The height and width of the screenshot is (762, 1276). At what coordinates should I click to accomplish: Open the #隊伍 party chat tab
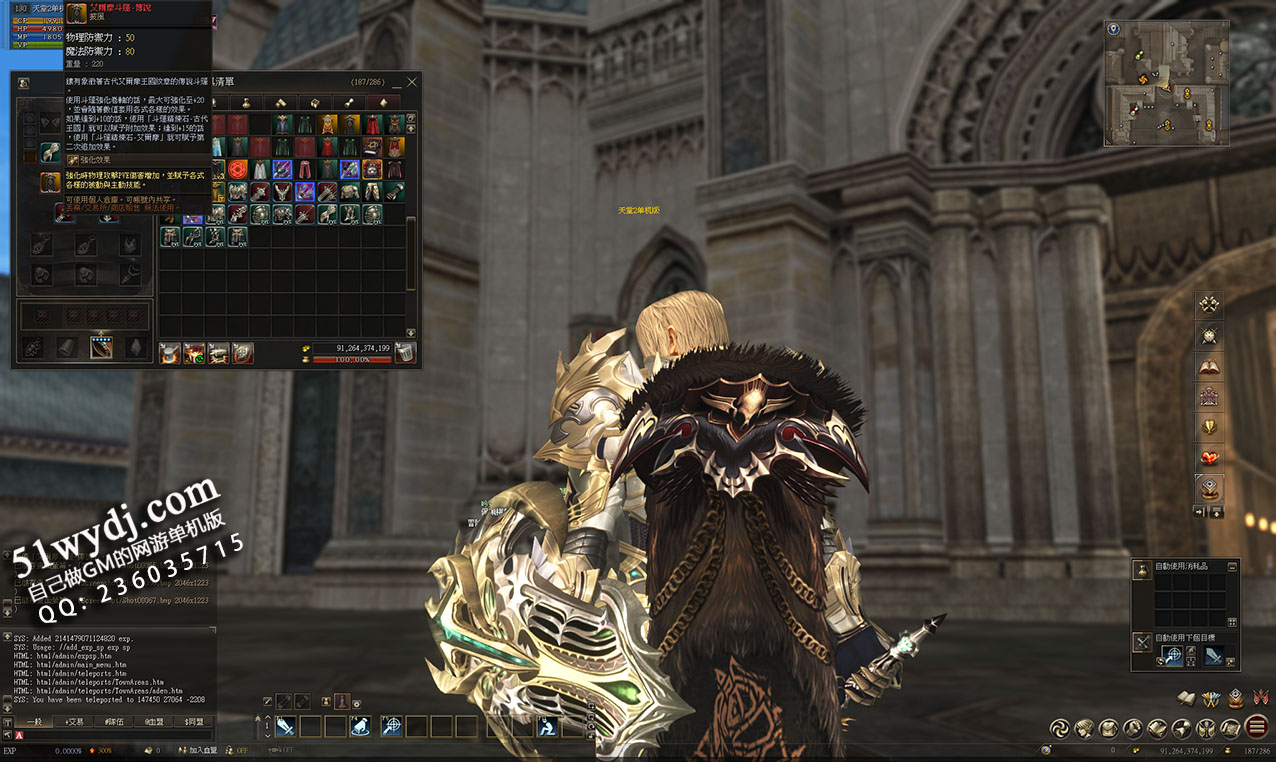[114, 721]
